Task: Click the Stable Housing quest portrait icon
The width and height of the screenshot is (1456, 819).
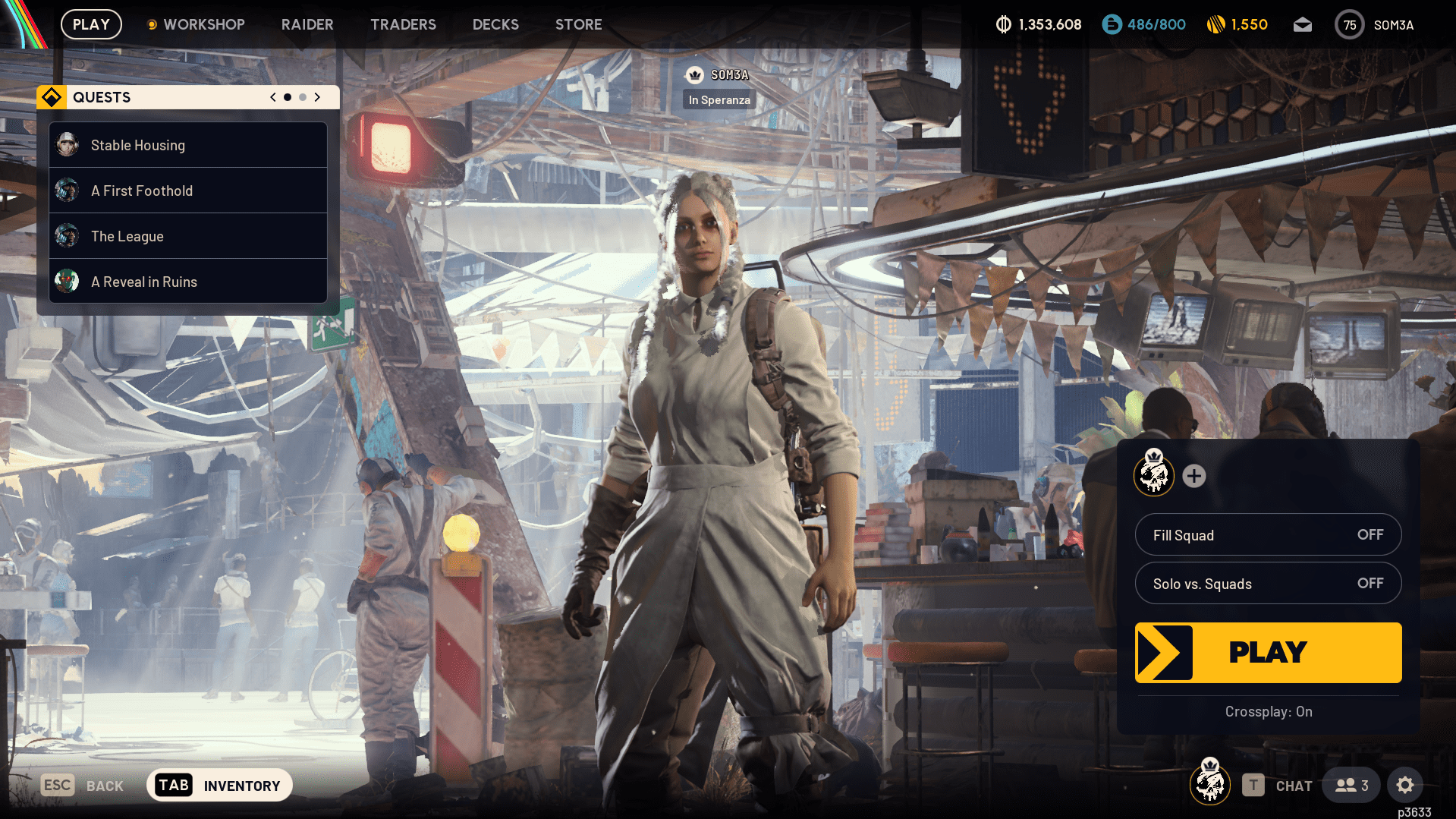Action: [67, 144]
